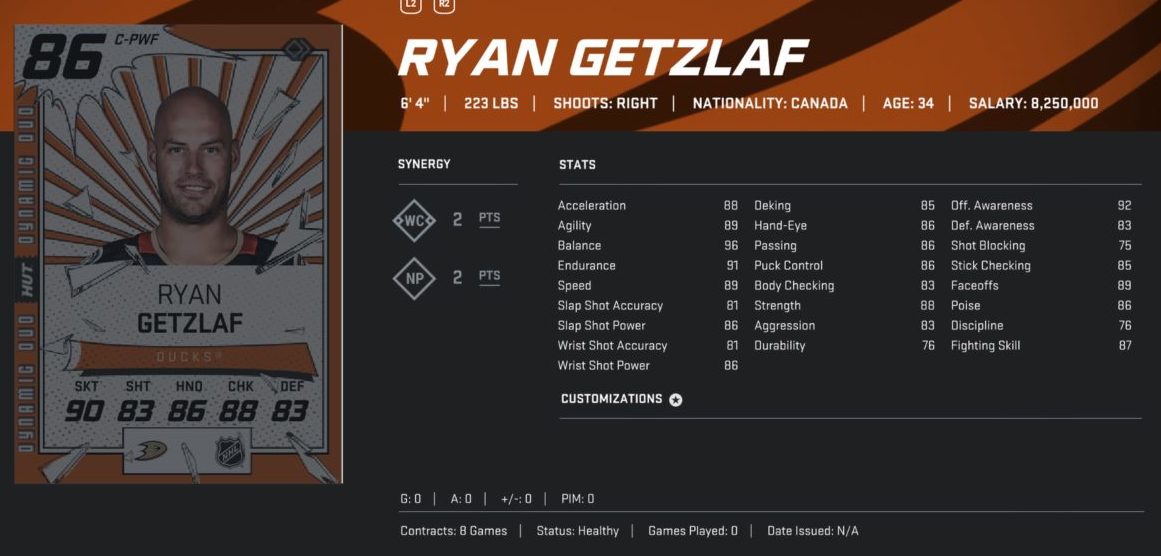Image resolution: width=1161 pixels, height=556 pixels.
Task: Open the WC synergy badge
Action: [x=414, y=220]
